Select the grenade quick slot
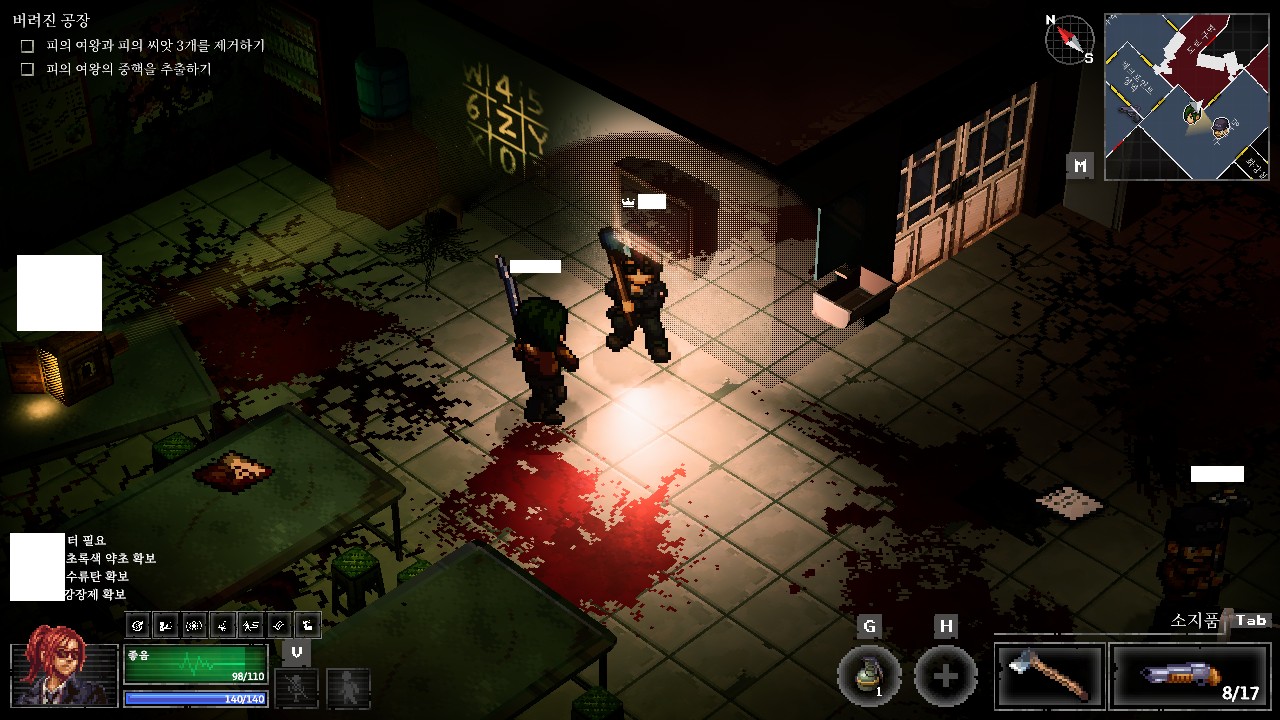 [x=868, y=676]
